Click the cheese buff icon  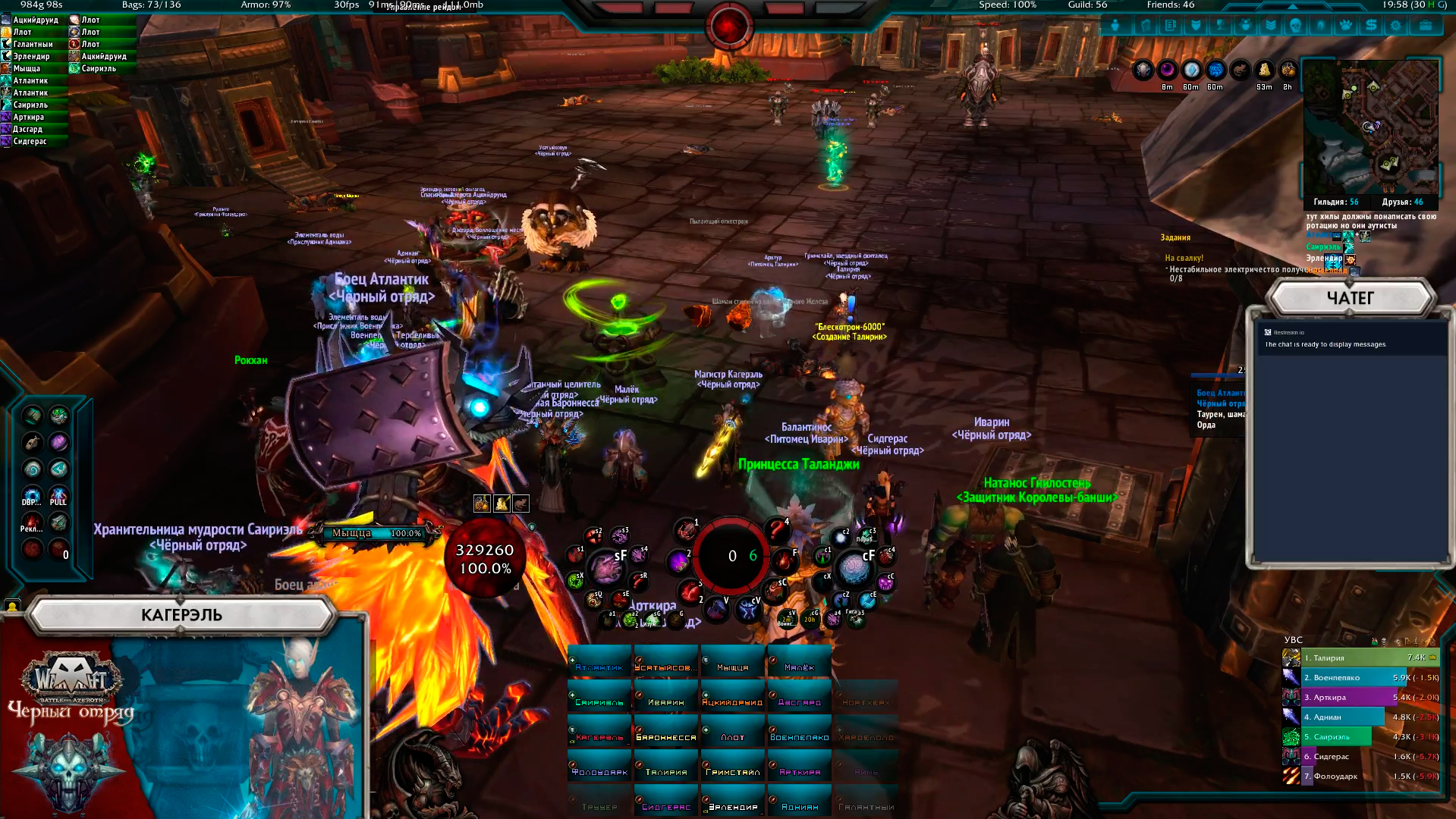tap(1264, 71)
